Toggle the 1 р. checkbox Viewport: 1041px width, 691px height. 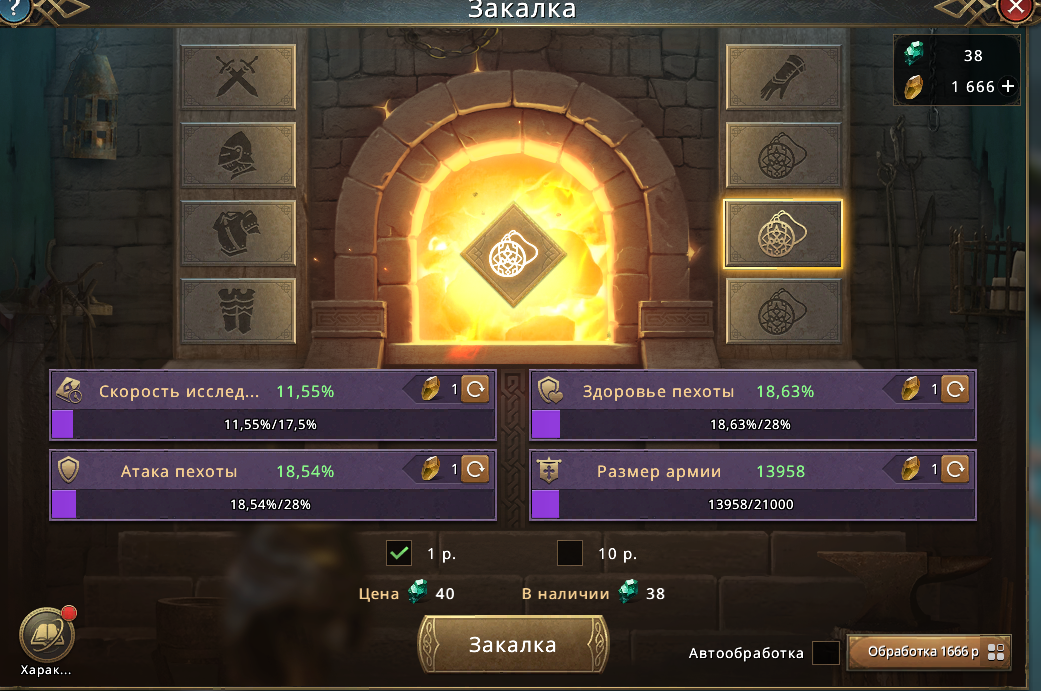[399, 553]
